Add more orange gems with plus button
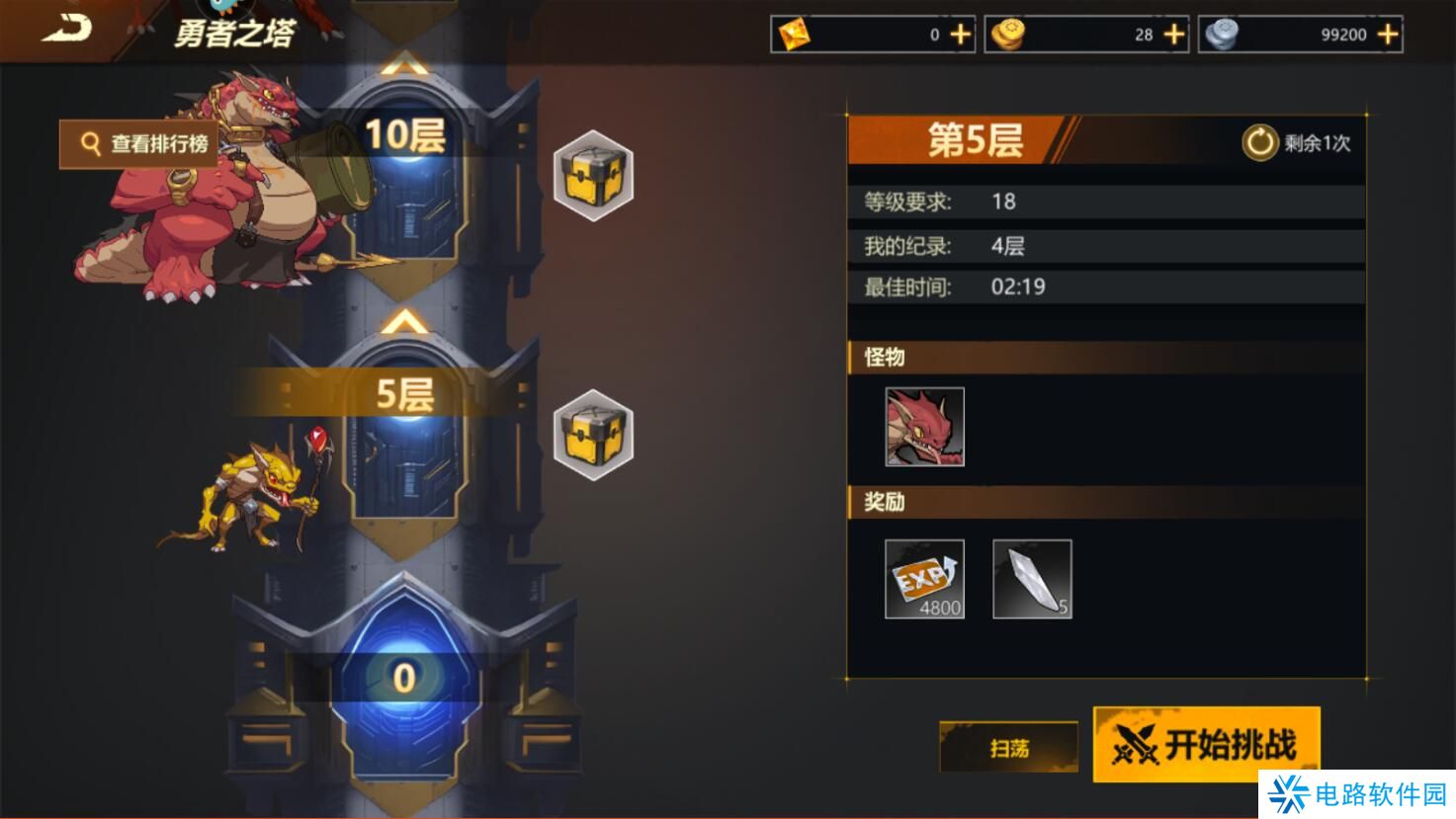Screen dimensions: 1456x819 click(960, 35)
